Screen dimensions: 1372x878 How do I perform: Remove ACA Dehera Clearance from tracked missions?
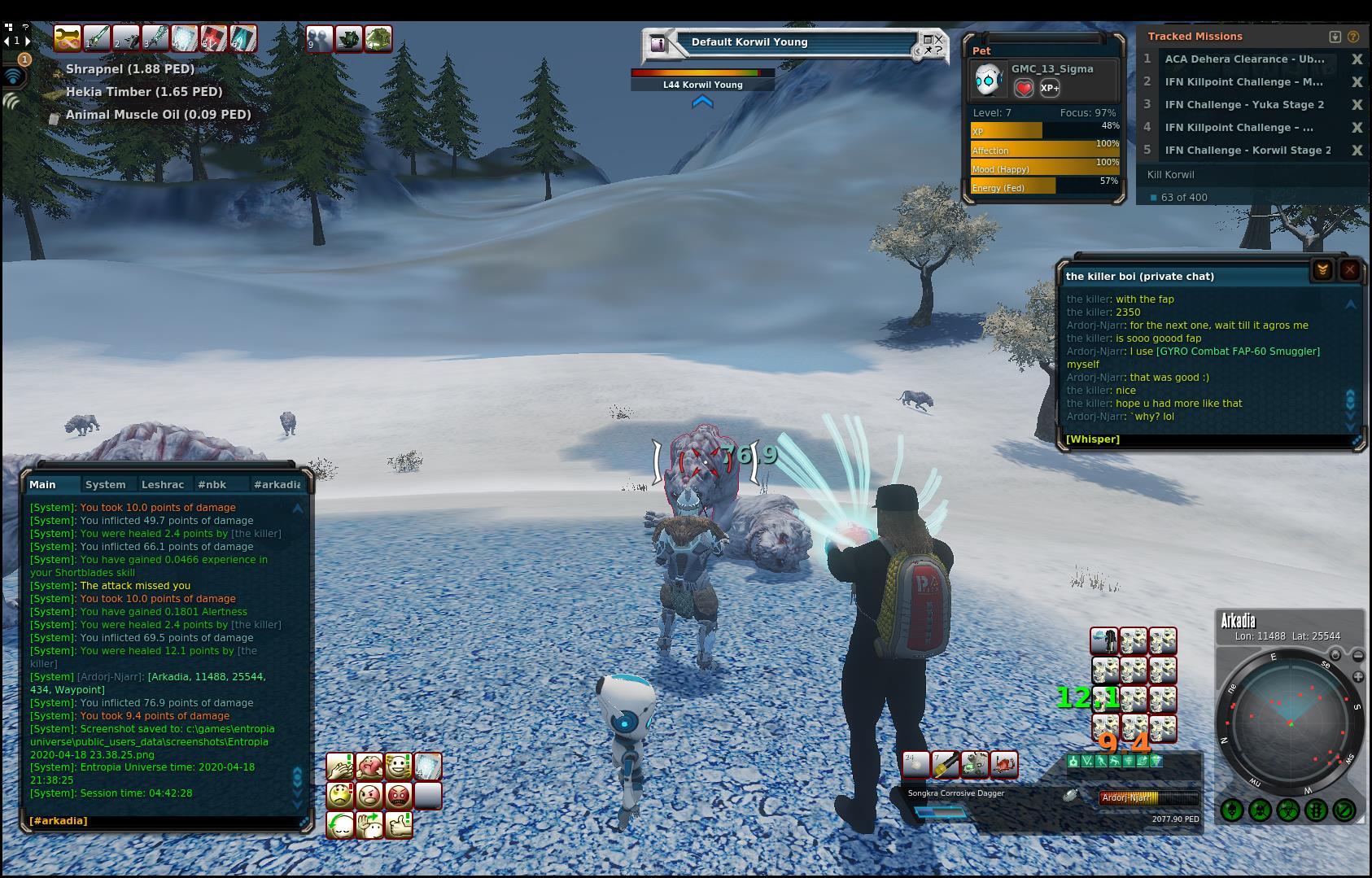pos(1357,59)
